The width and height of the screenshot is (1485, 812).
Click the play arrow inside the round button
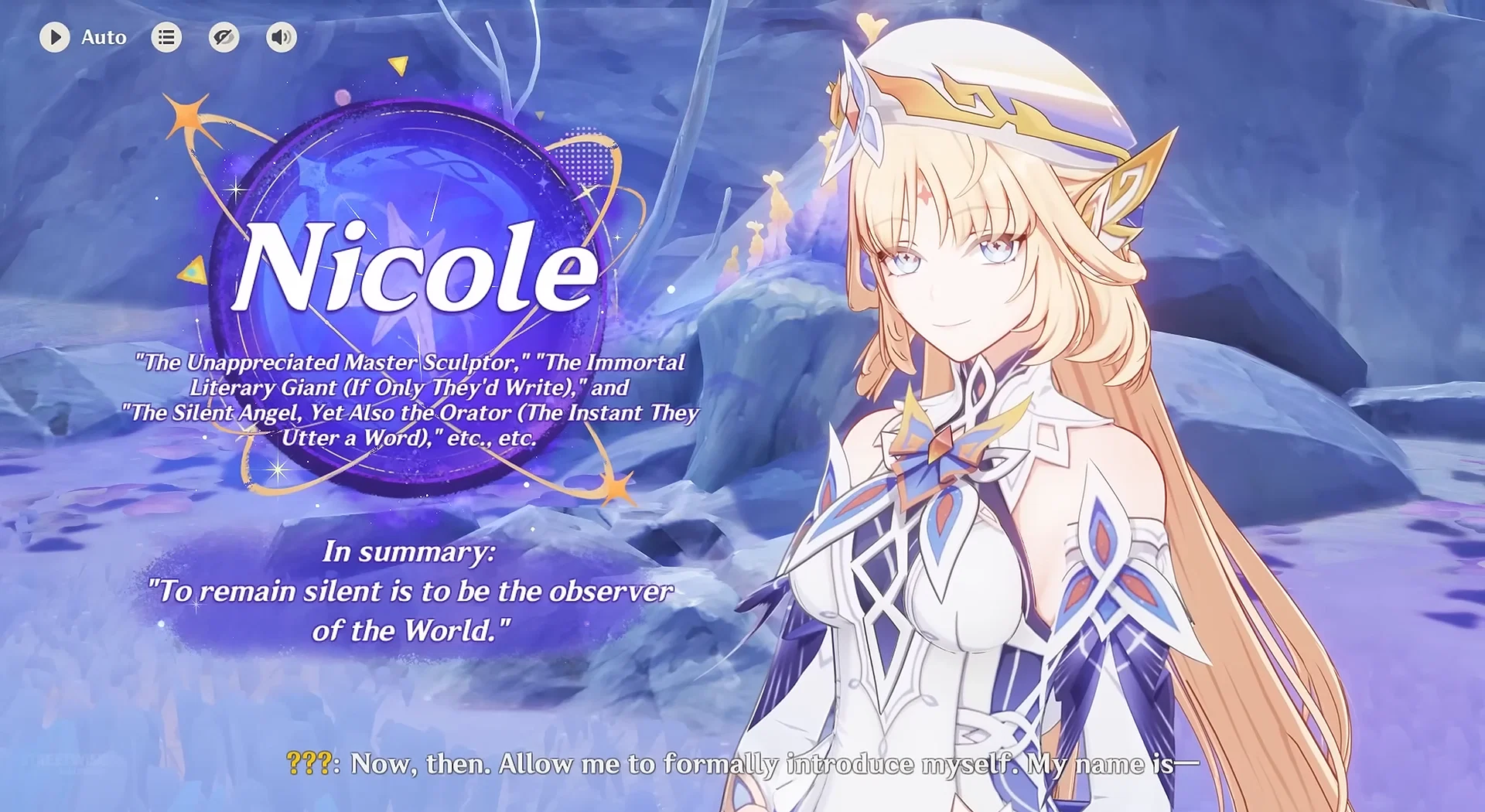55,36
